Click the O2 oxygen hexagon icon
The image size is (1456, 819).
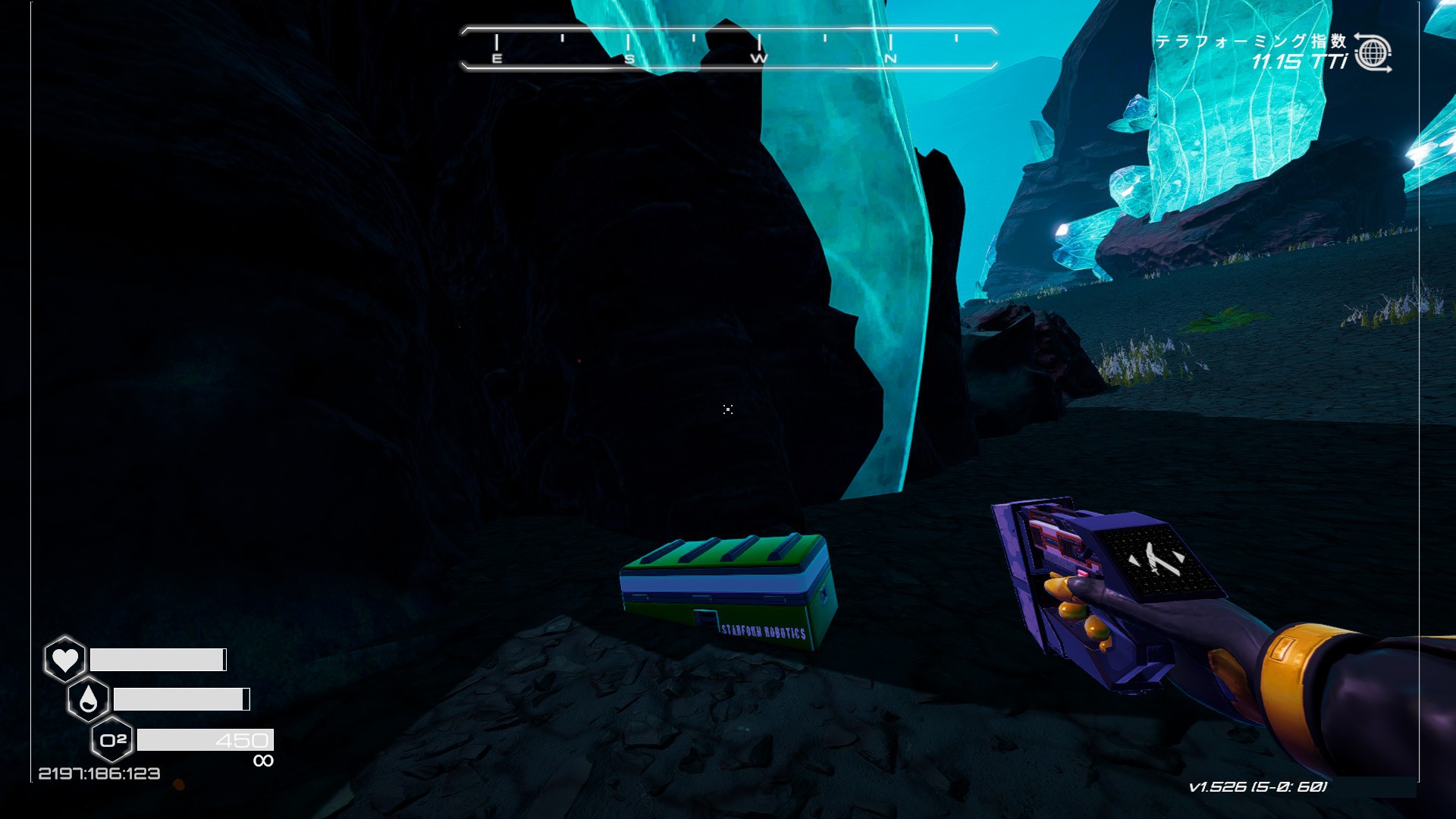112,739
